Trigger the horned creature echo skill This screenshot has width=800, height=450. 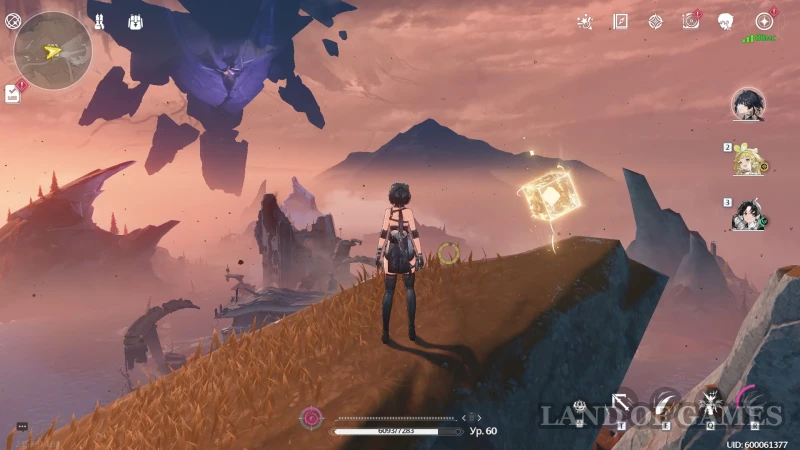click(x=710, y=401)
